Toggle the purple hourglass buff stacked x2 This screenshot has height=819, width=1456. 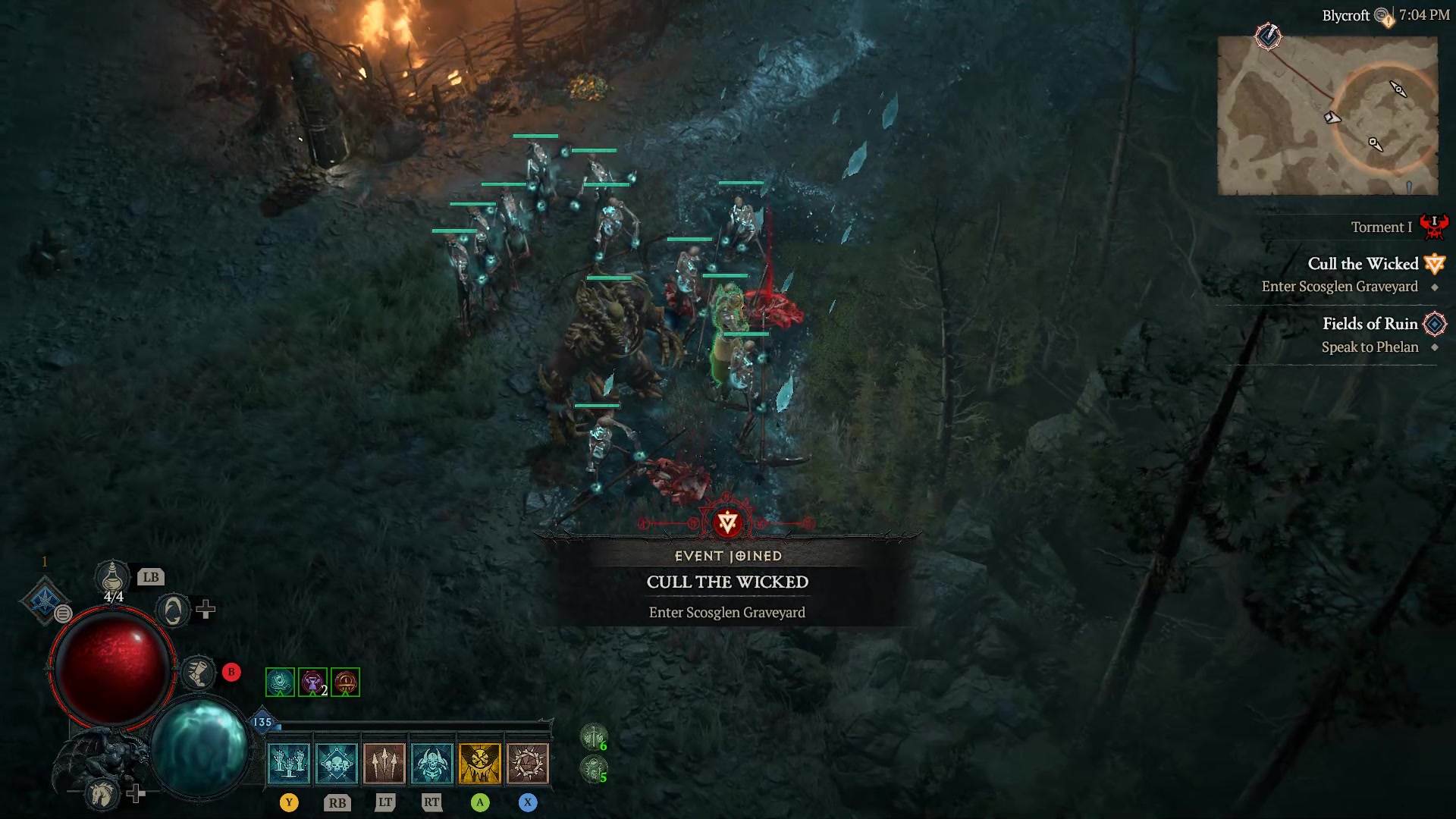[311, 681]
